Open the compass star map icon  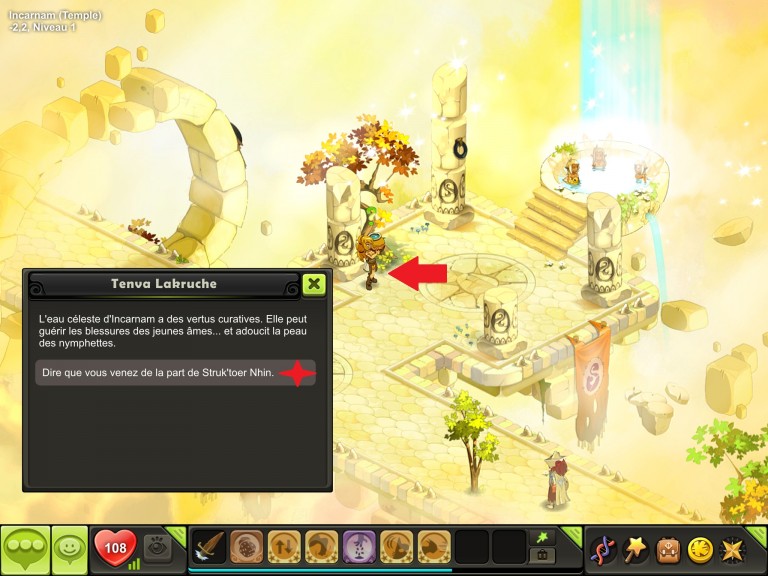(733, 549)
